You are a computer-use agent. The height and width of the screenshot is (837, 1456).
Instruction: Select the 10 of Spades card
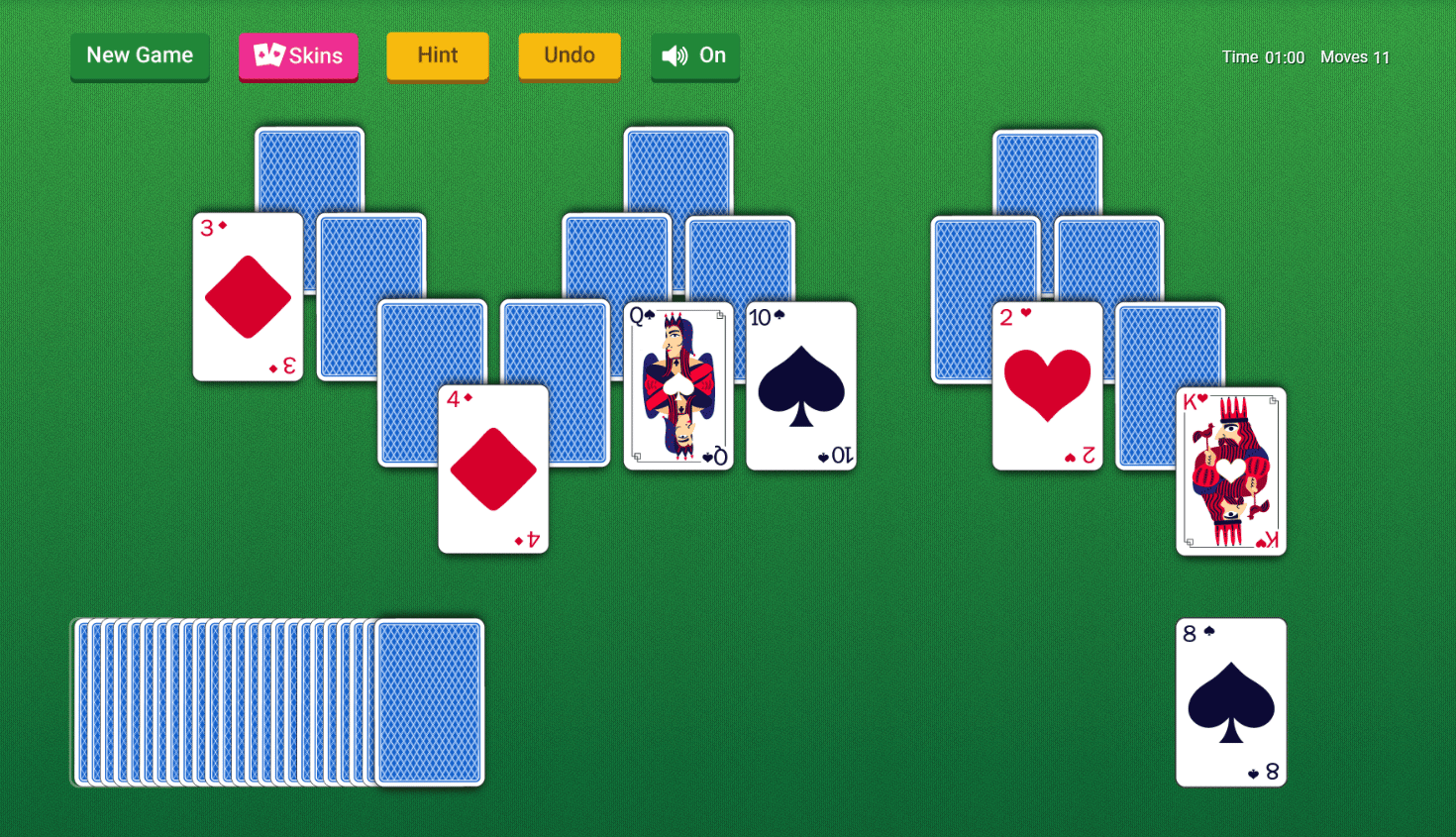pos(799,386)
